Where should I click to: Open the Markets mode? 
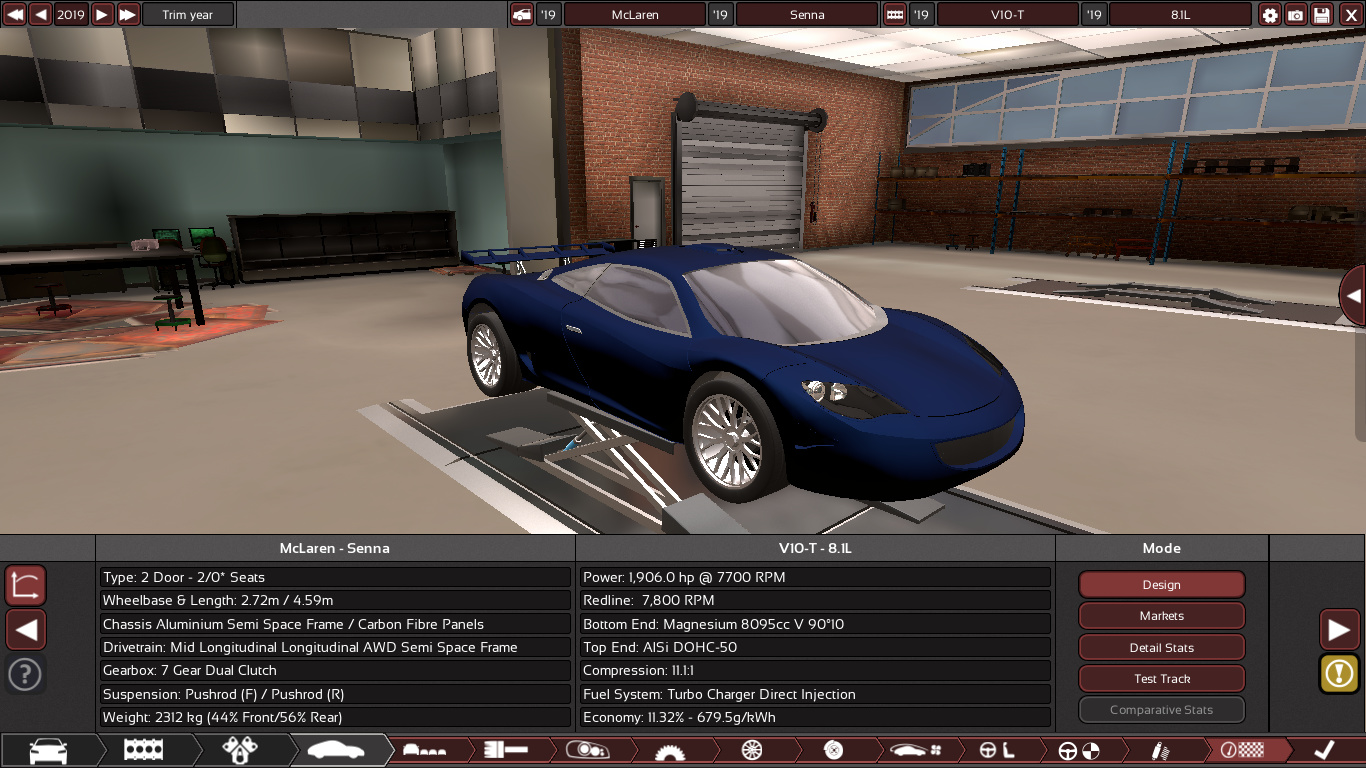1161,616
